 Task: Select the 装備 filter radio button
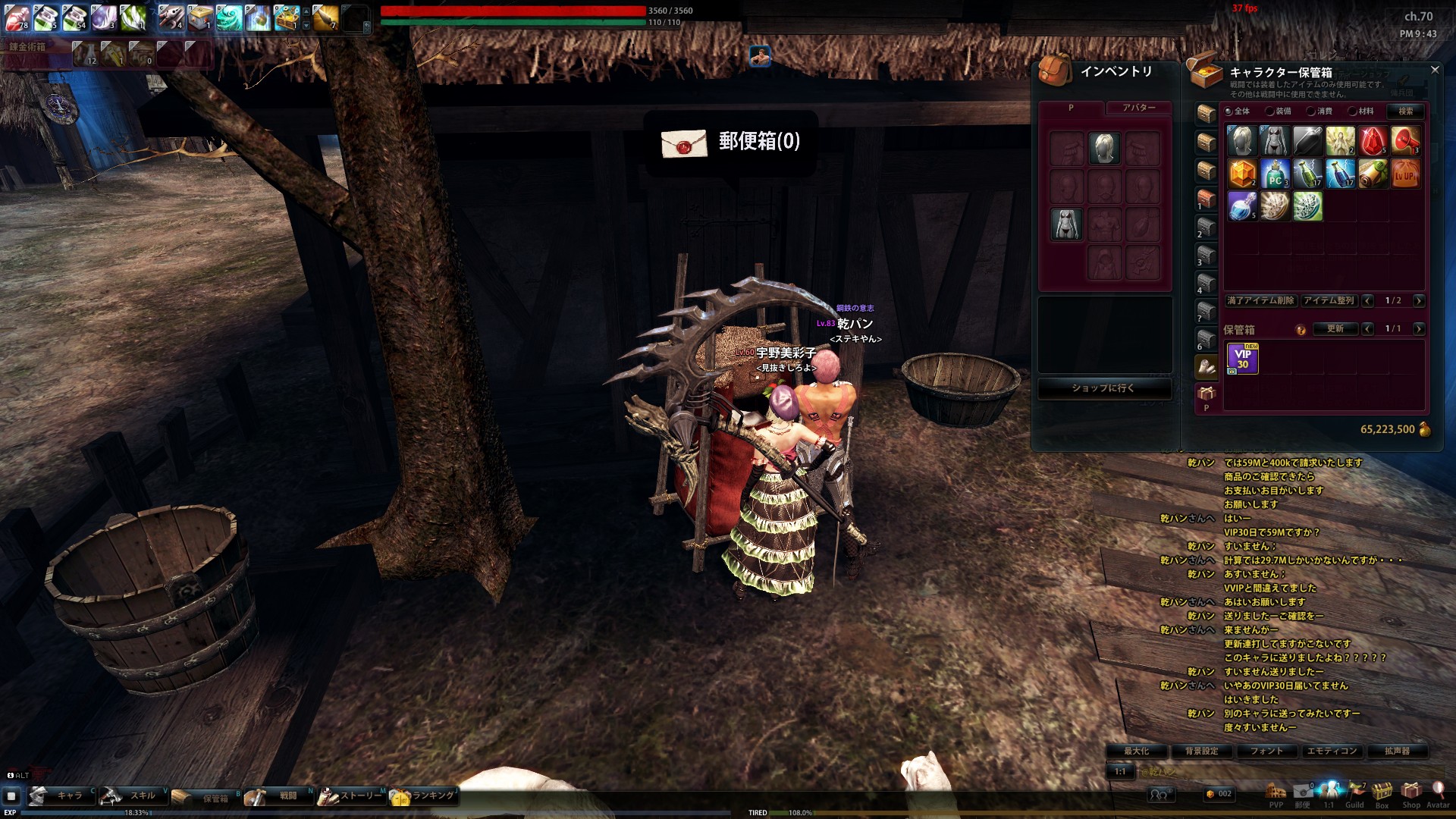tap(1270, 111)
